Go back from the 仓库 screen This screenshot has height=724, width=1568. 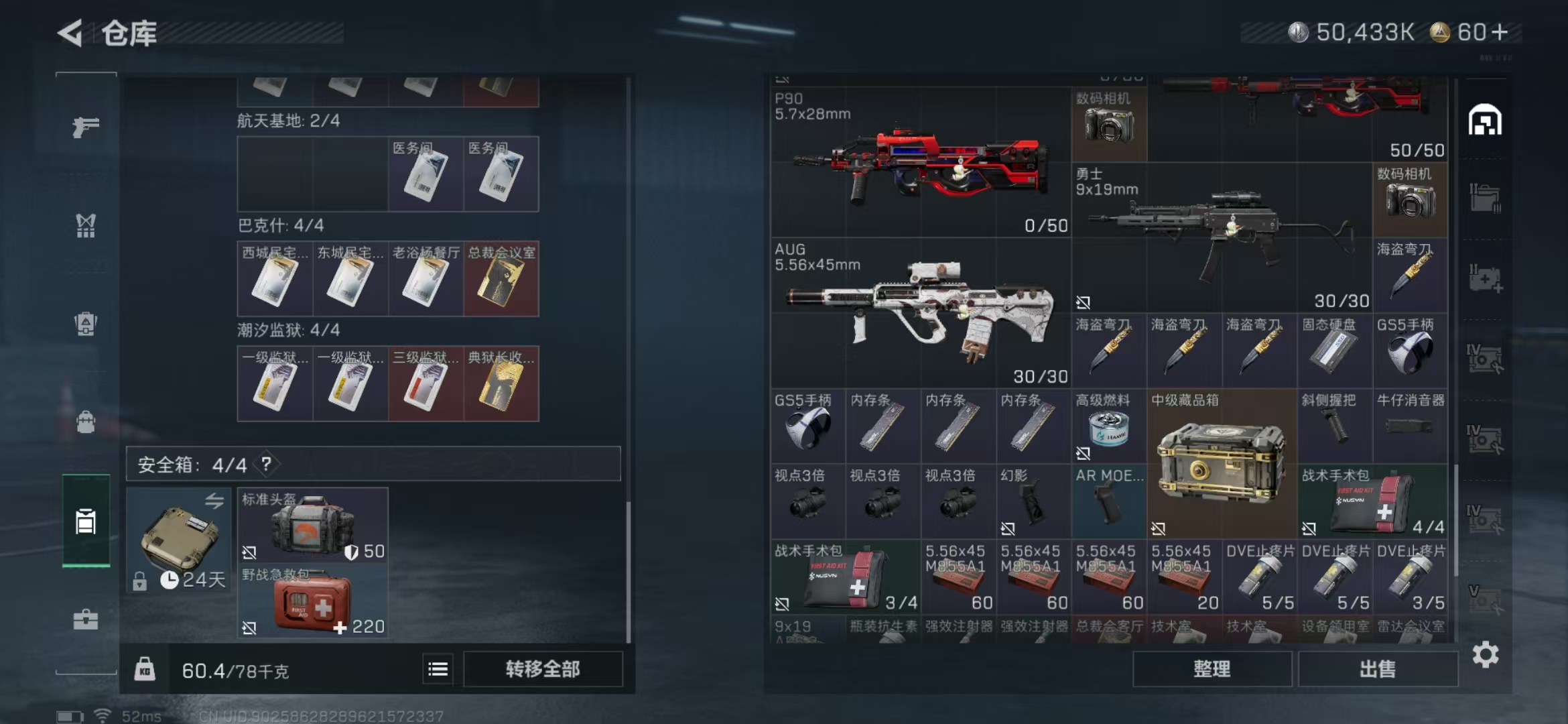click(70, 33)
